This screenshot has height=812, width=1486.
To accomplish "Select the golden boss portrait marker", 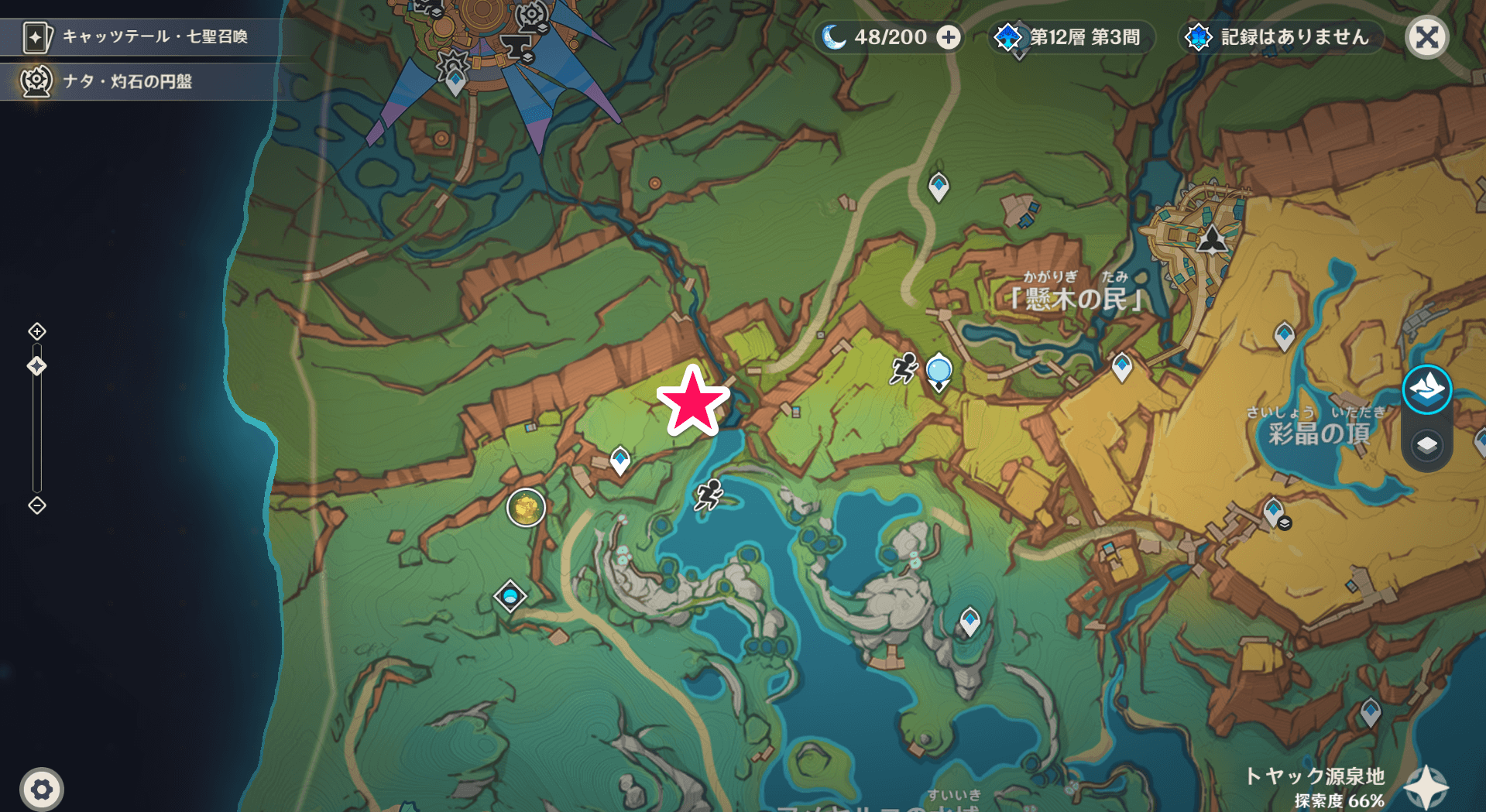I will (x=526, y=508).
